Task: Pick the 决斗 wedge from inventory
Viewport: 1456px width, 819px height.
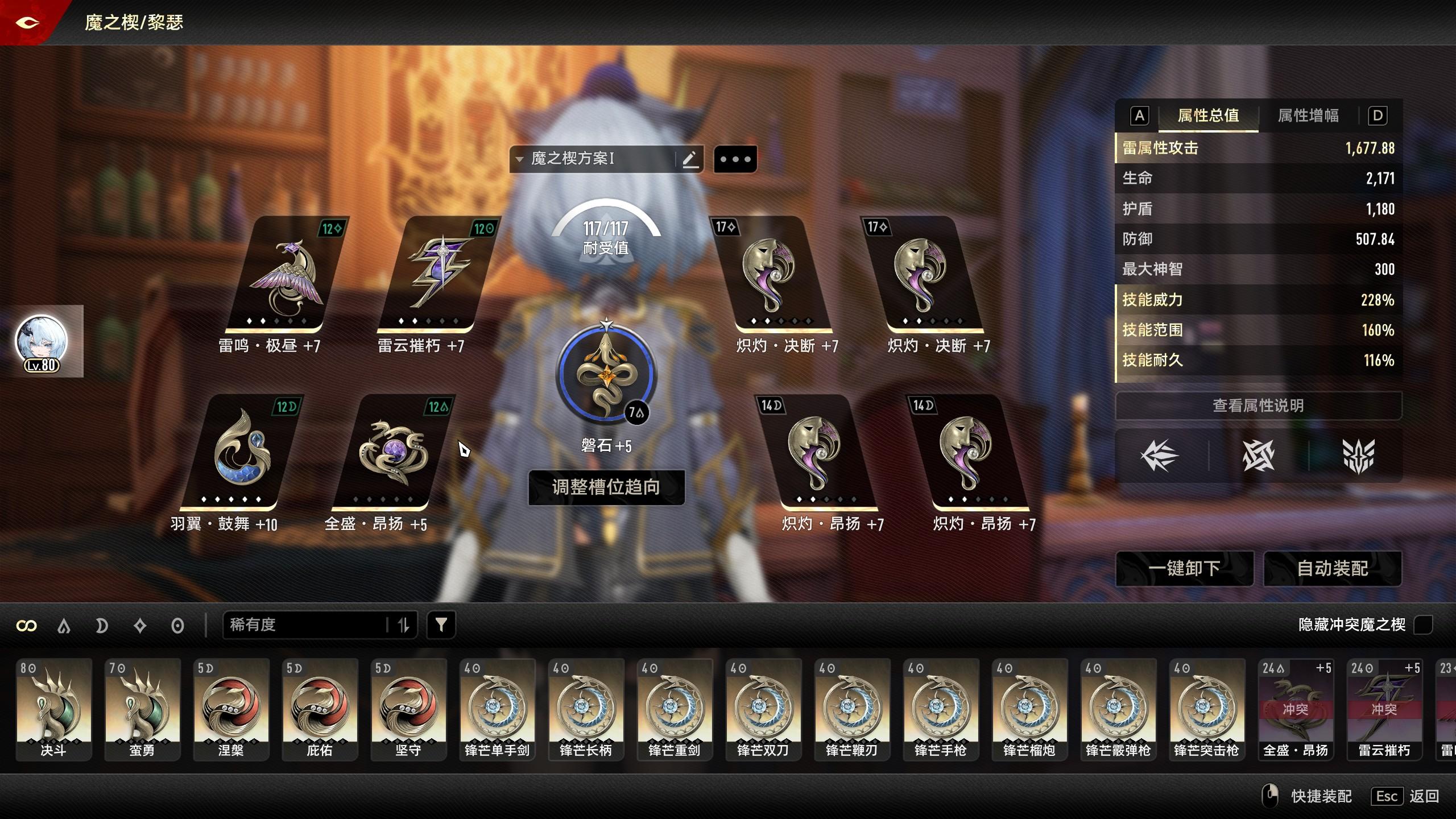Action: coord(53,709)
